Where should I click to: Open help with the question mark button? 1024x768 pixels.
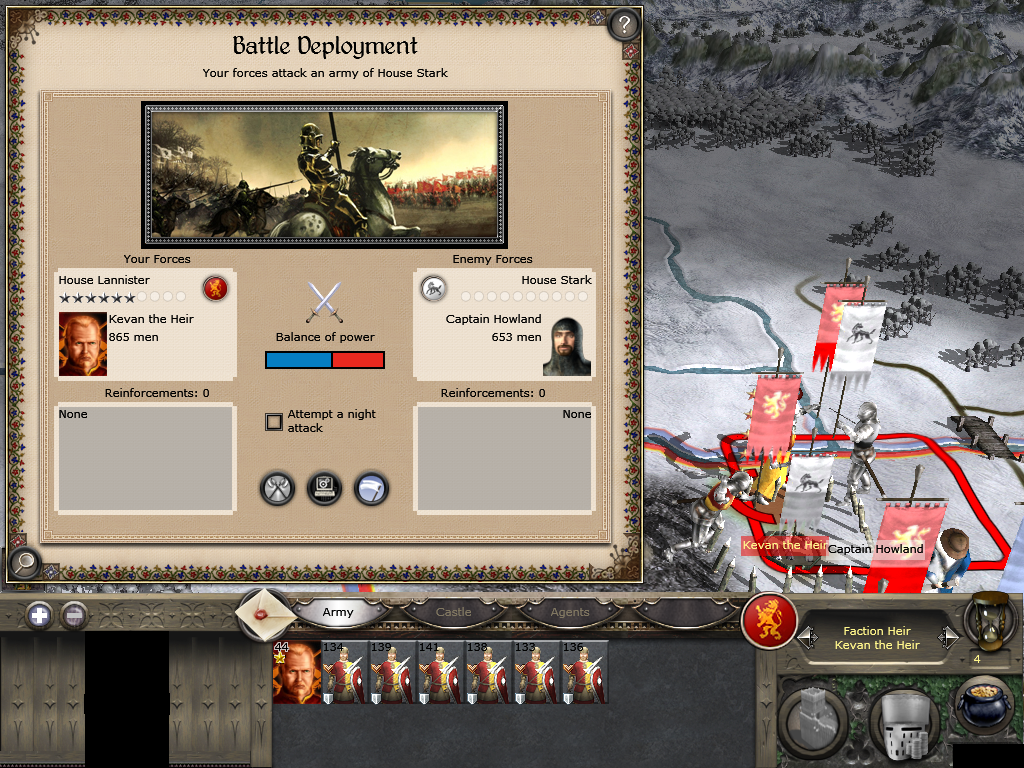(624, 24)
